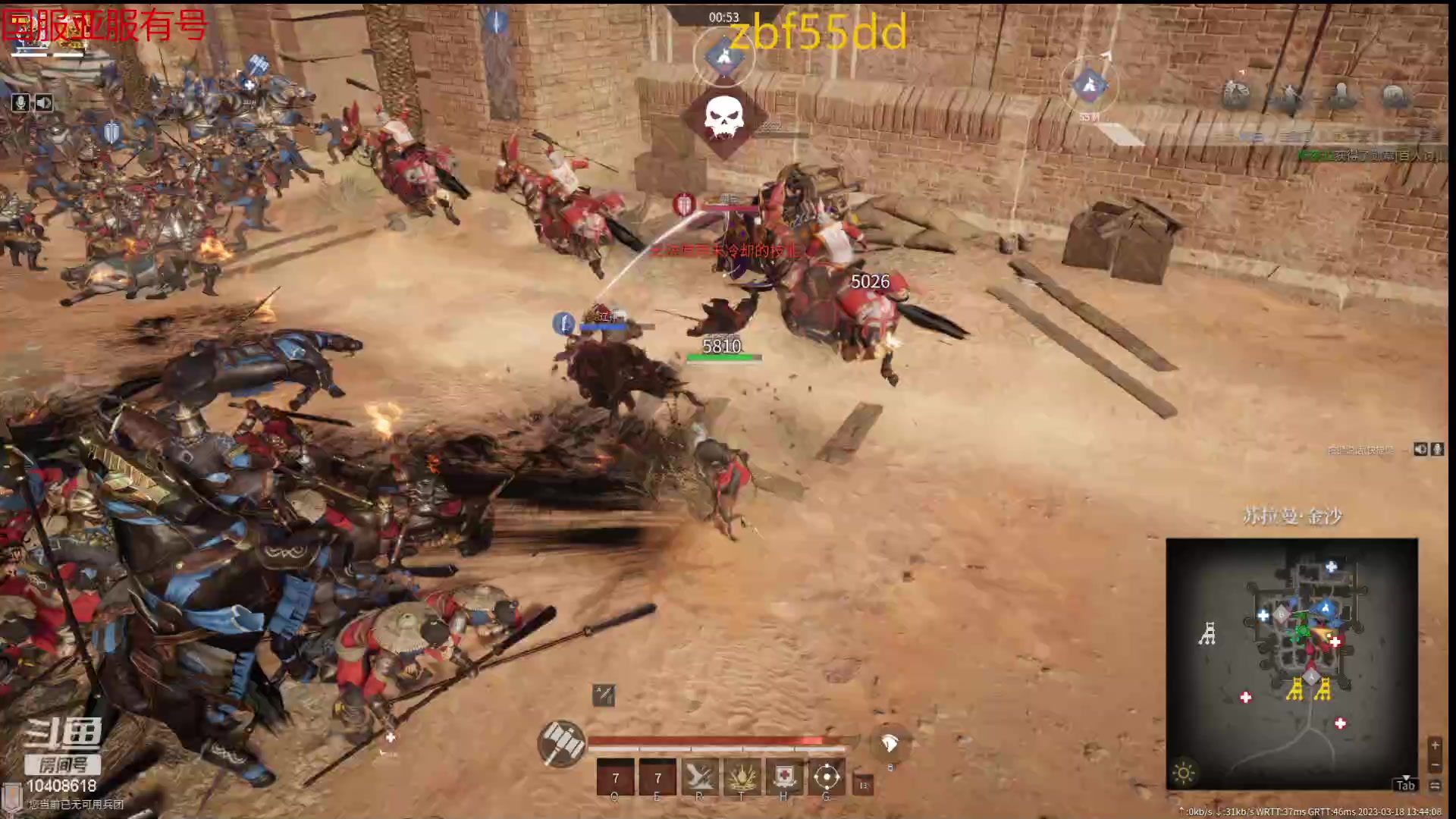Zoom out the minimap with minus
This screenshot has width=1456, height=819.
[1435, 765]
